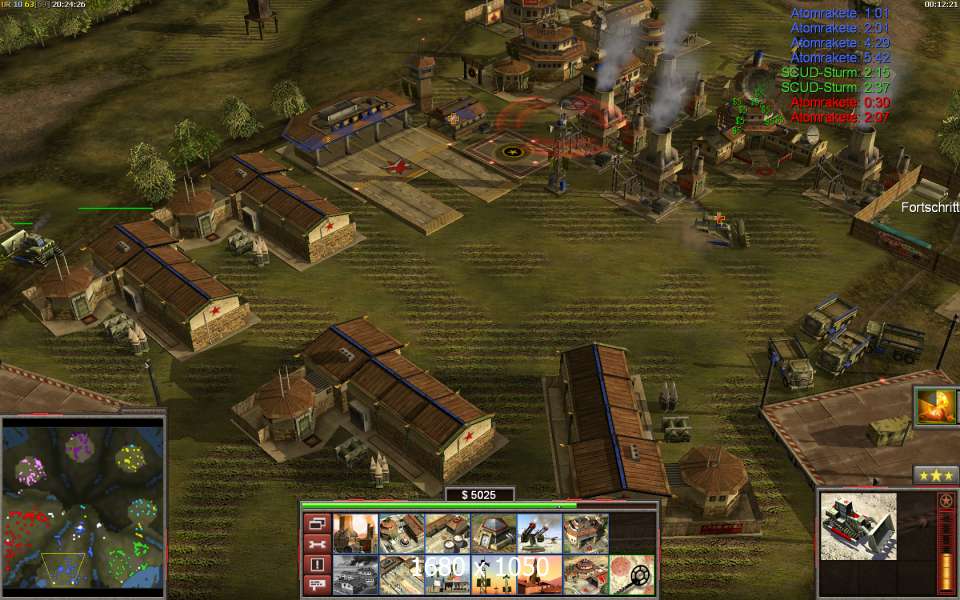
Task: Select the War Factory build icon
Action: tap(585, 533)
